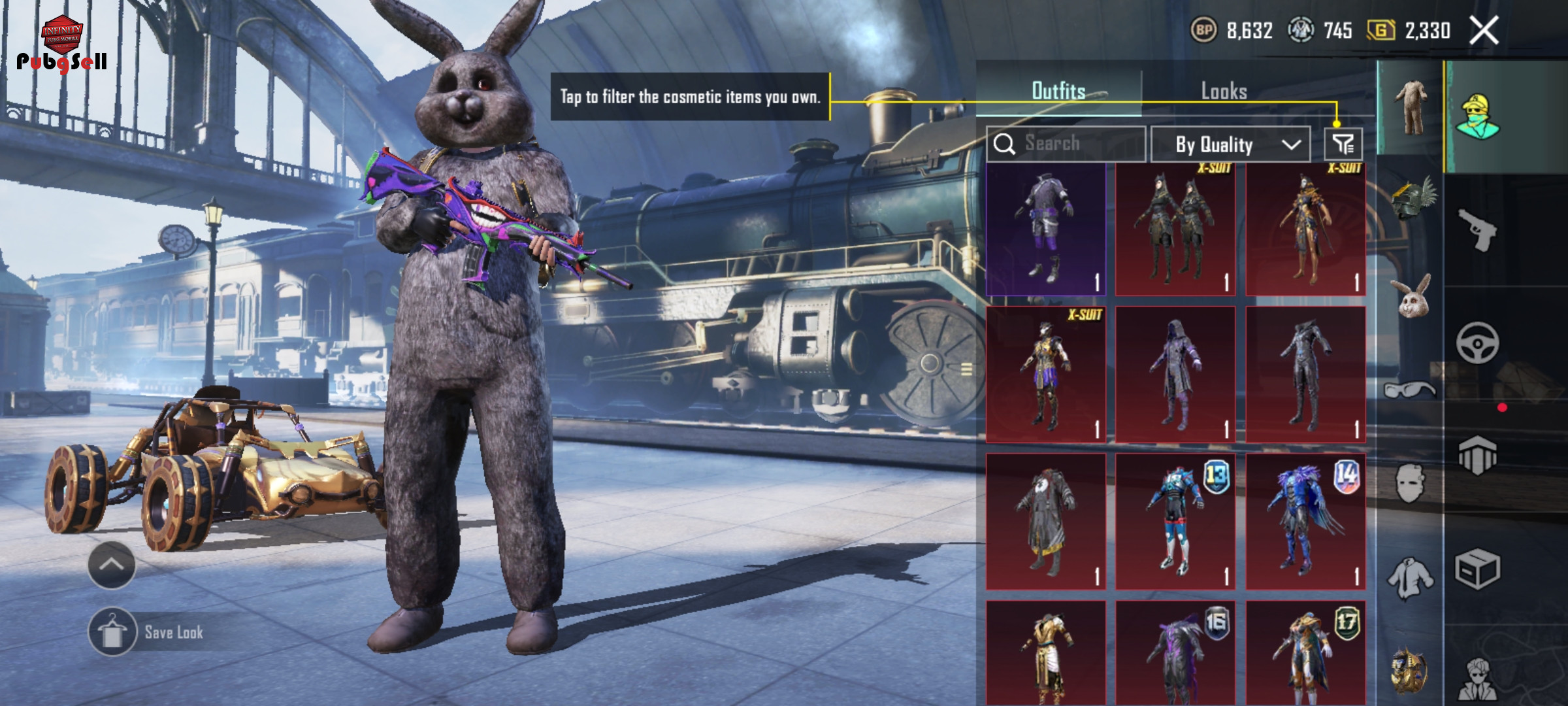Tap the Save Look button
The width and height of the screenshot is (1568, 706).
pyautogui.click(x=148, y=632)
